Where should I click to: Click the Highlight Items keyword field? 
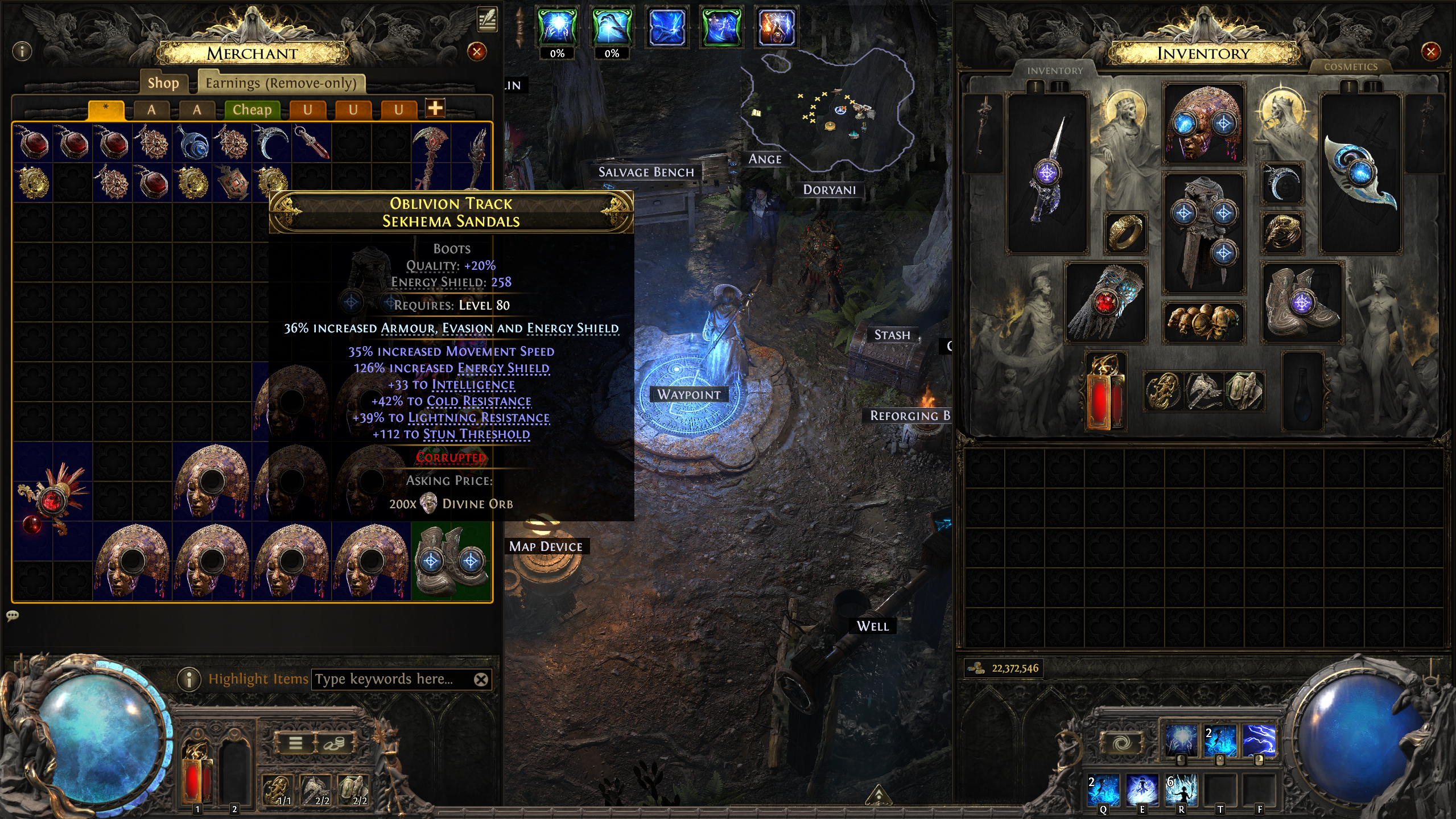click(393, 679)
